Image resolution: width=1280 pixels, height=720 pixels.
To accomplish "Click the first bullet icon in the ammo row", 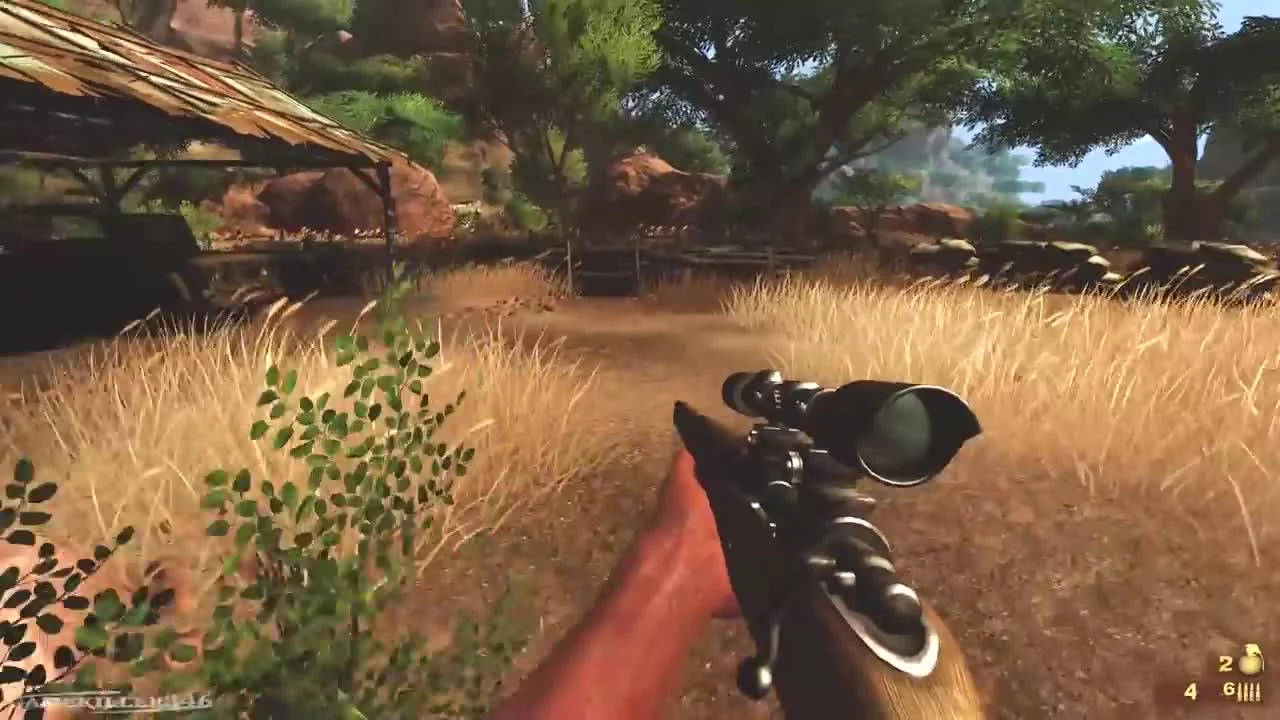I will (1240, 691).
